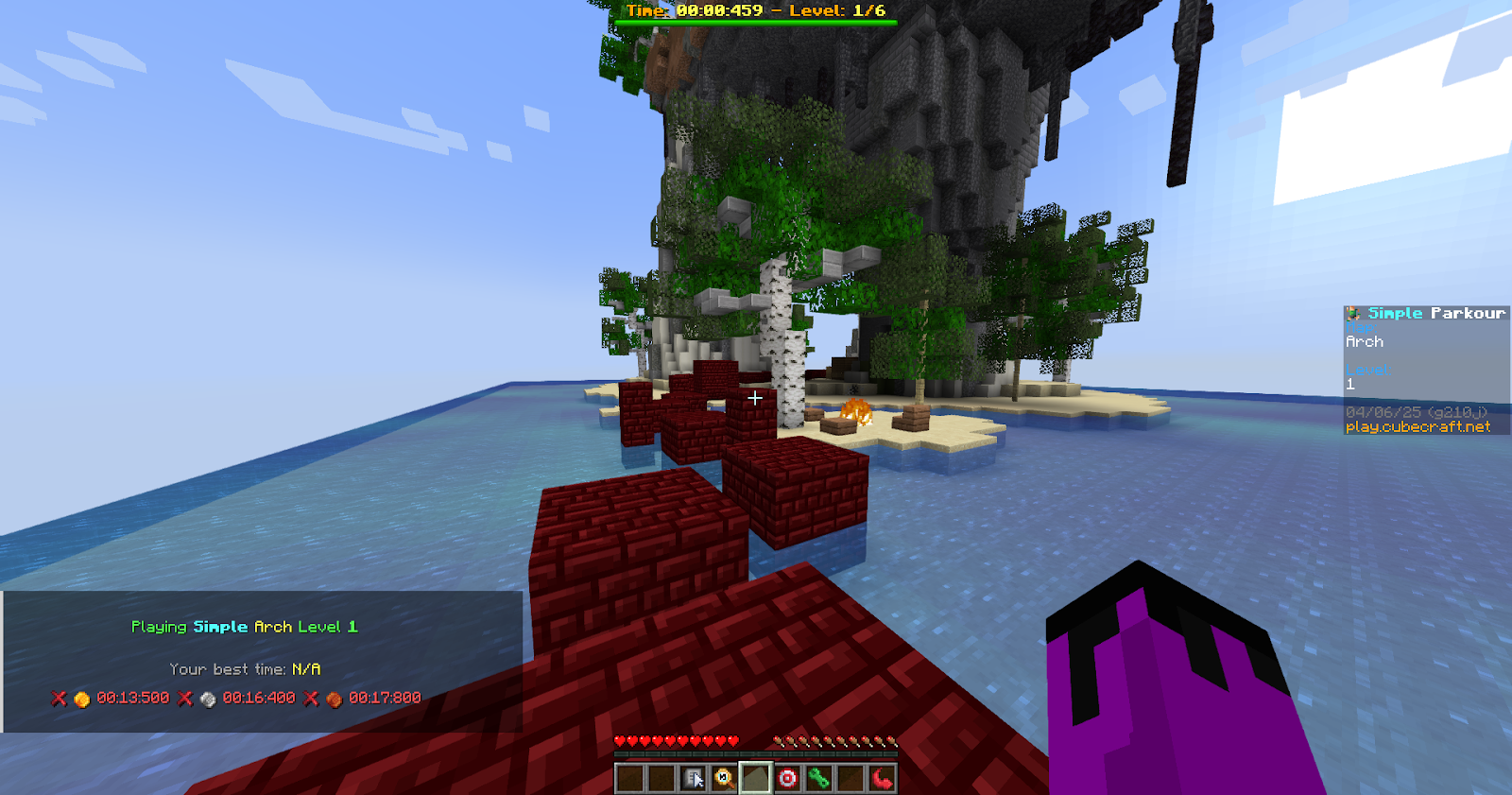Open the Playing Simple Arch Level 1 panel
The image size is (1512, 795).
pos(244,626)
